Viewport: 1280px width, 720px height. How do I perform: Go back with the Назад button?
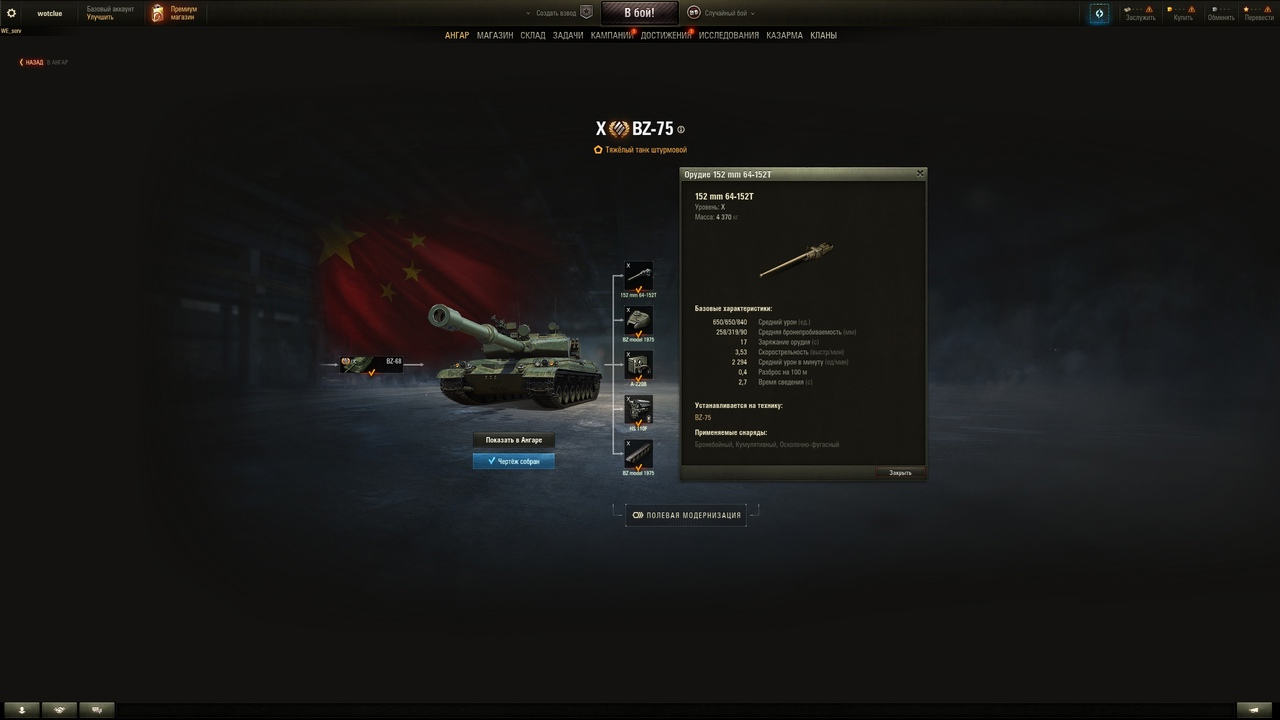click(x=33, y=62)
